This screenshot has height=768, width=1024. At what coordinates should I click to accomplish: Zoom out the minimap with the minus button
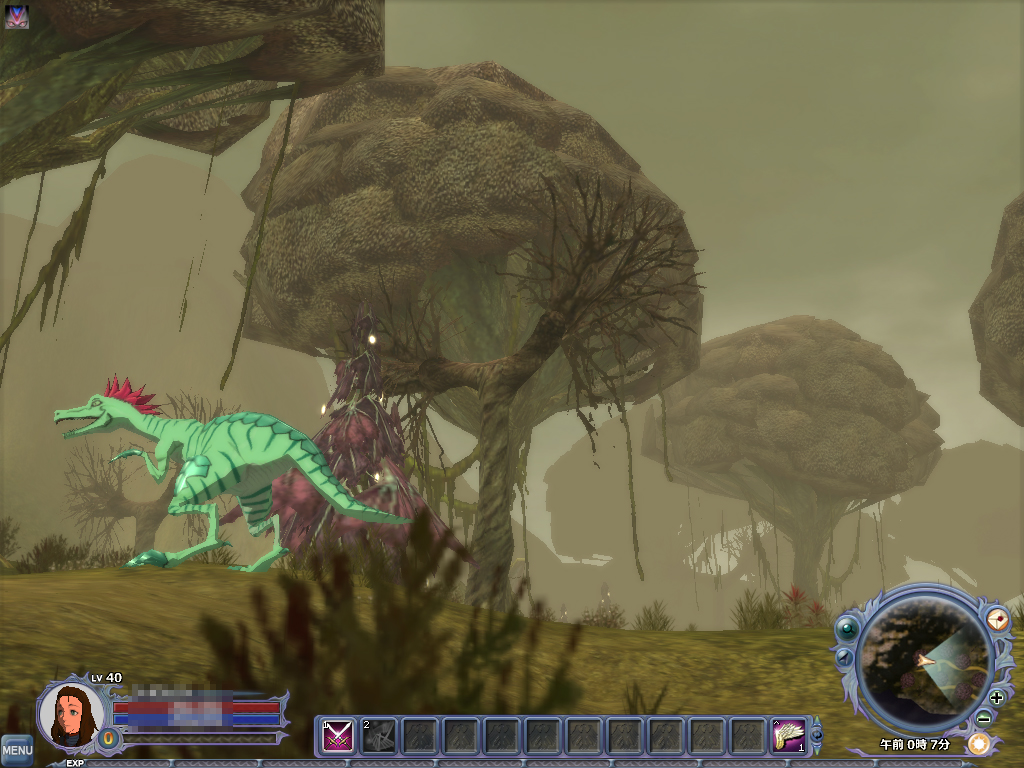984,717
